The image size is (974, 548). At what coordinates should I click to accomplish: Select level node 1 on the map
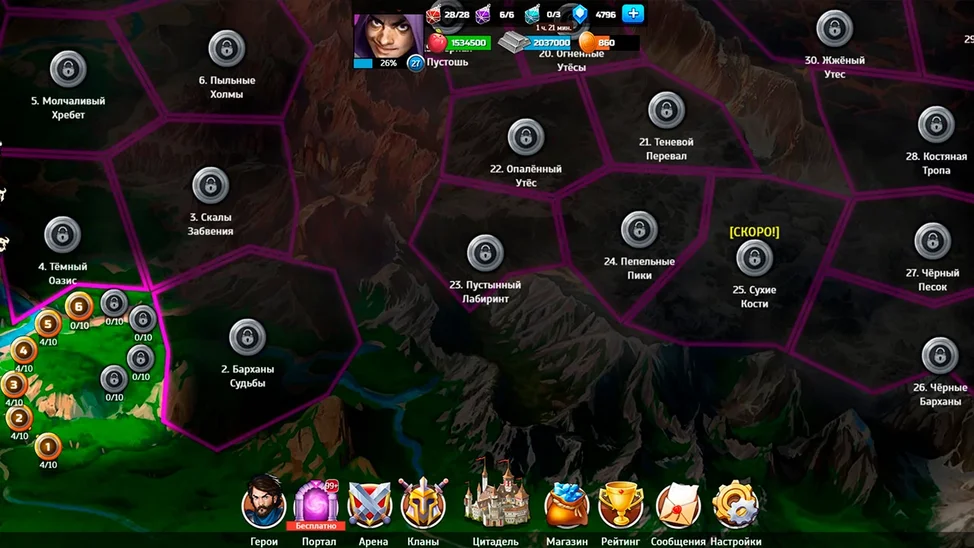(48, 446)
